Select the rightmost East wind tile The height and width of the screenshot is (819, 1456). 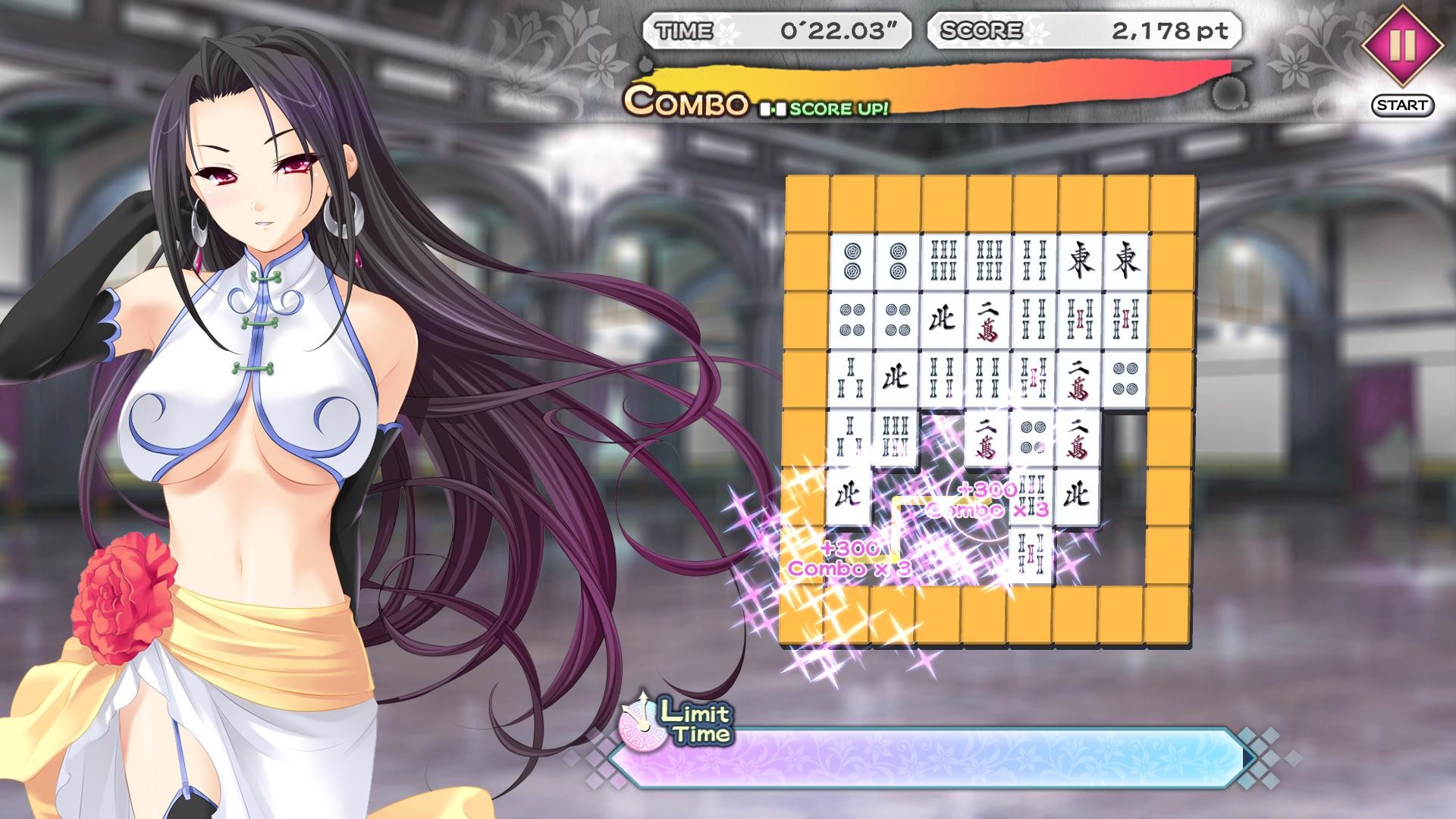click(1125, 262)
